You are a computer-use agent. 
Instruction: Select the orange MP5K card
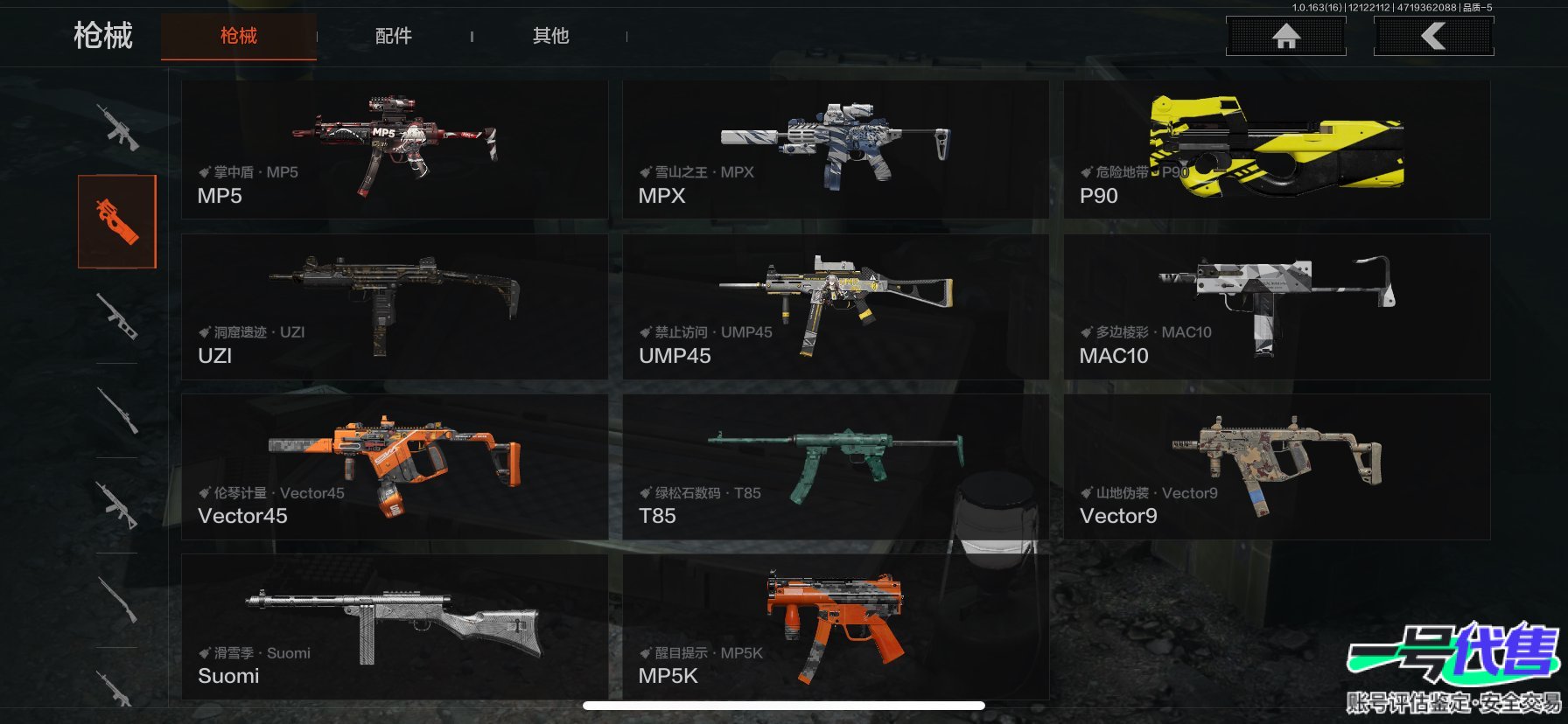point(835,626)
